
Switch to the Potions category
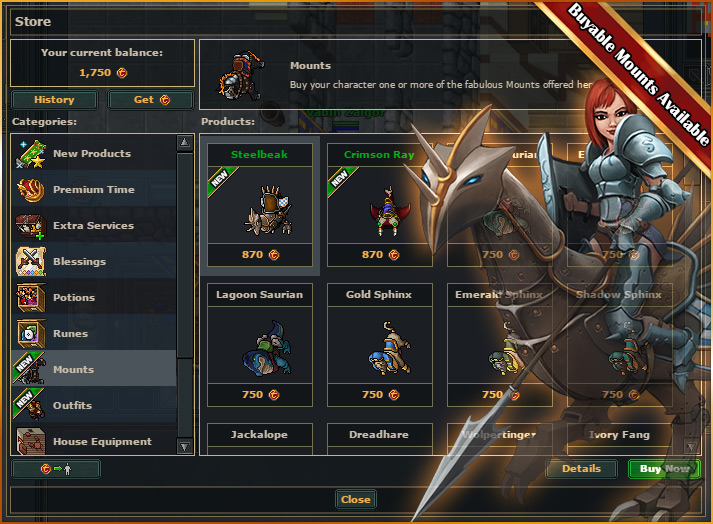tap(74, 298)
